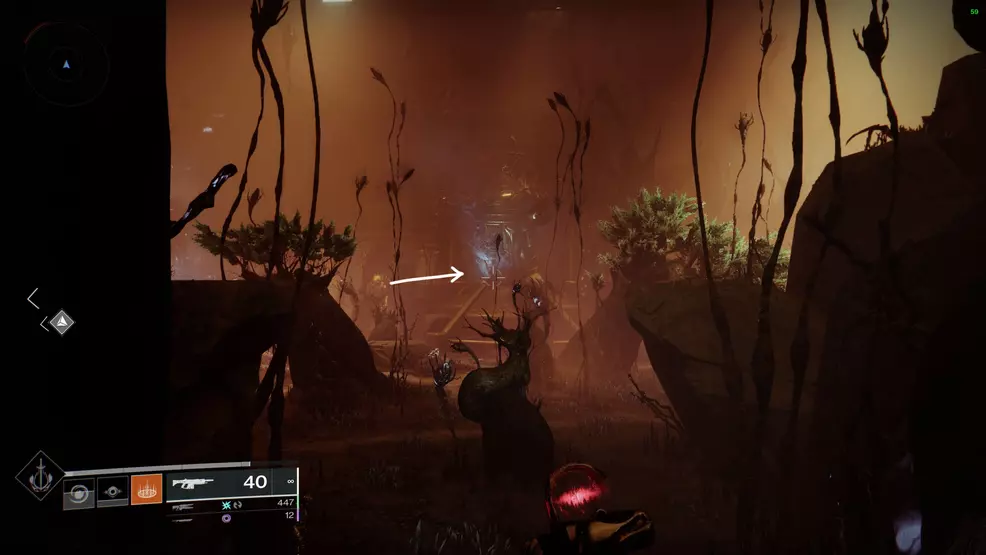Activate the grenade ability icon

(78, 493)
